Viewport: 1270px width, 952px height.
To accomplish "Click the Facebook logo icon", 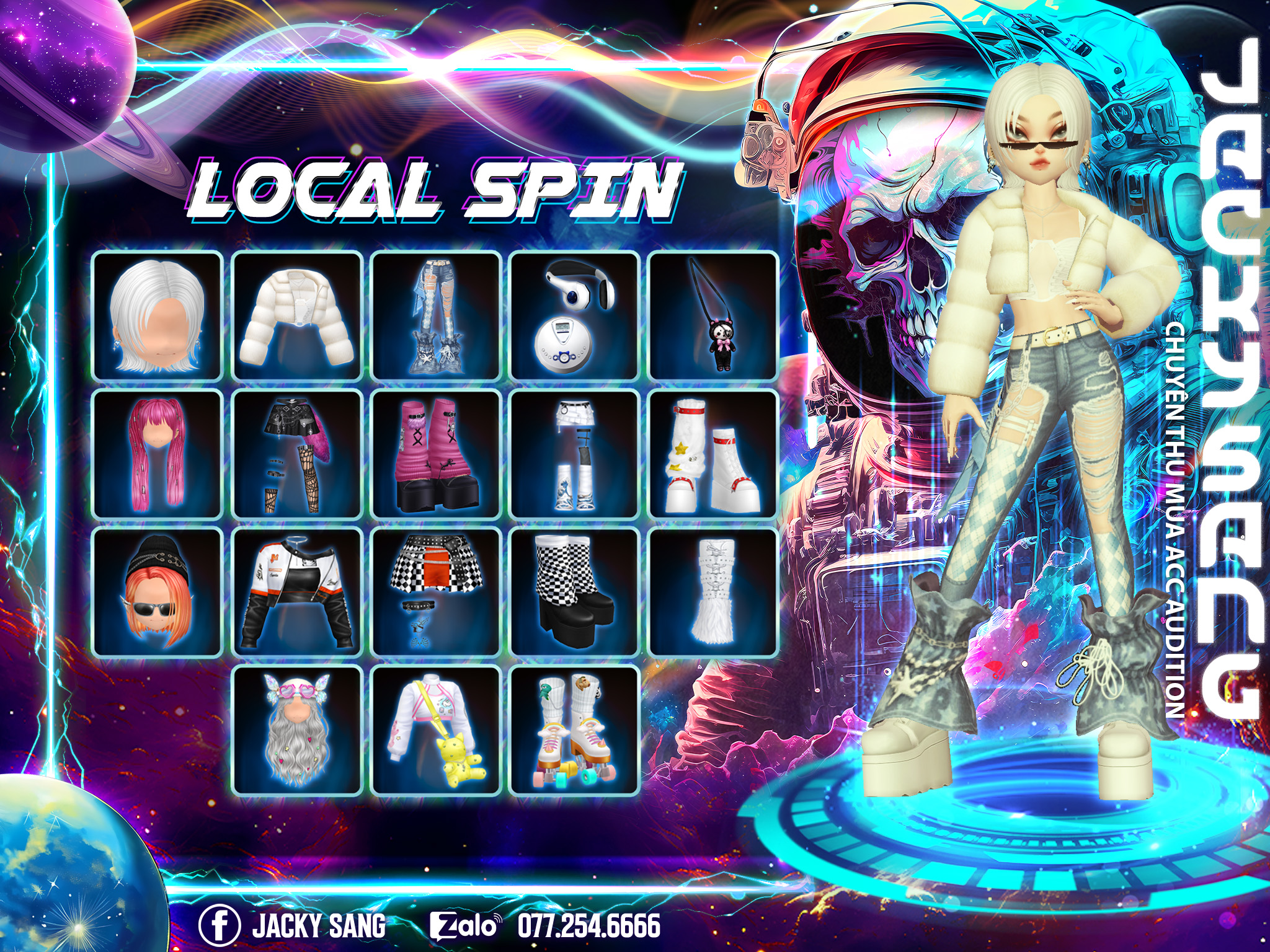I will click(x=219, y=925).
